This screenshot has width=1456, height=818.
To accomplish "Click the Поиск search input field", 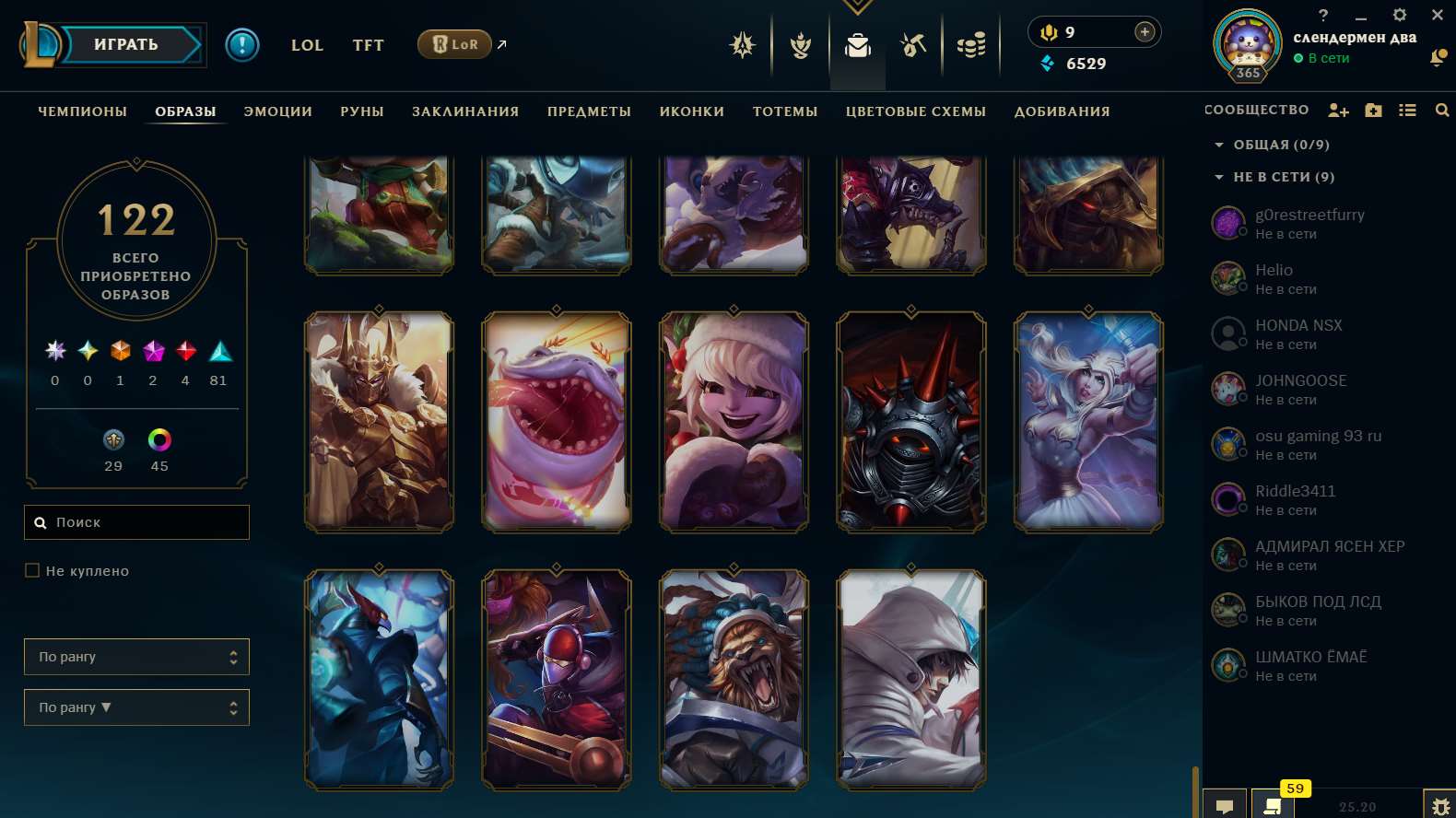I will pyautogui.click(x=136, y=522).
